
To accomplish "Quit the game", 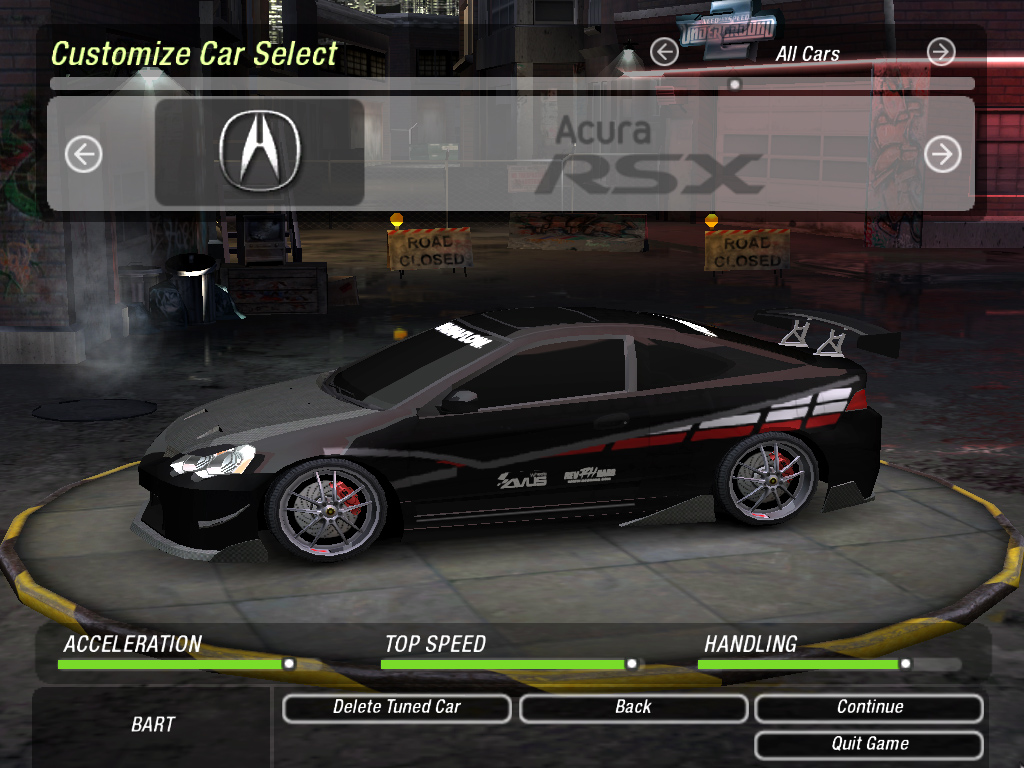I will (x=869, y=744).
